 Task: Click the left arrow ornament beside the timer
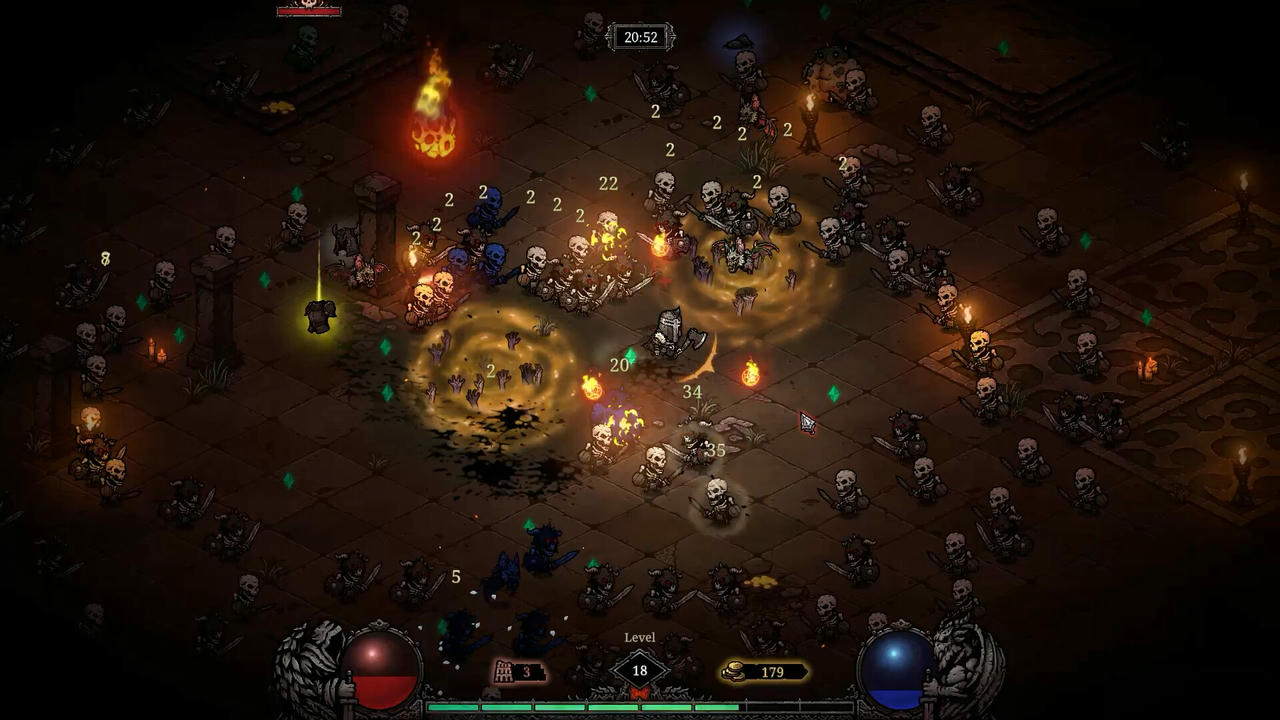[x=611, y=37]
